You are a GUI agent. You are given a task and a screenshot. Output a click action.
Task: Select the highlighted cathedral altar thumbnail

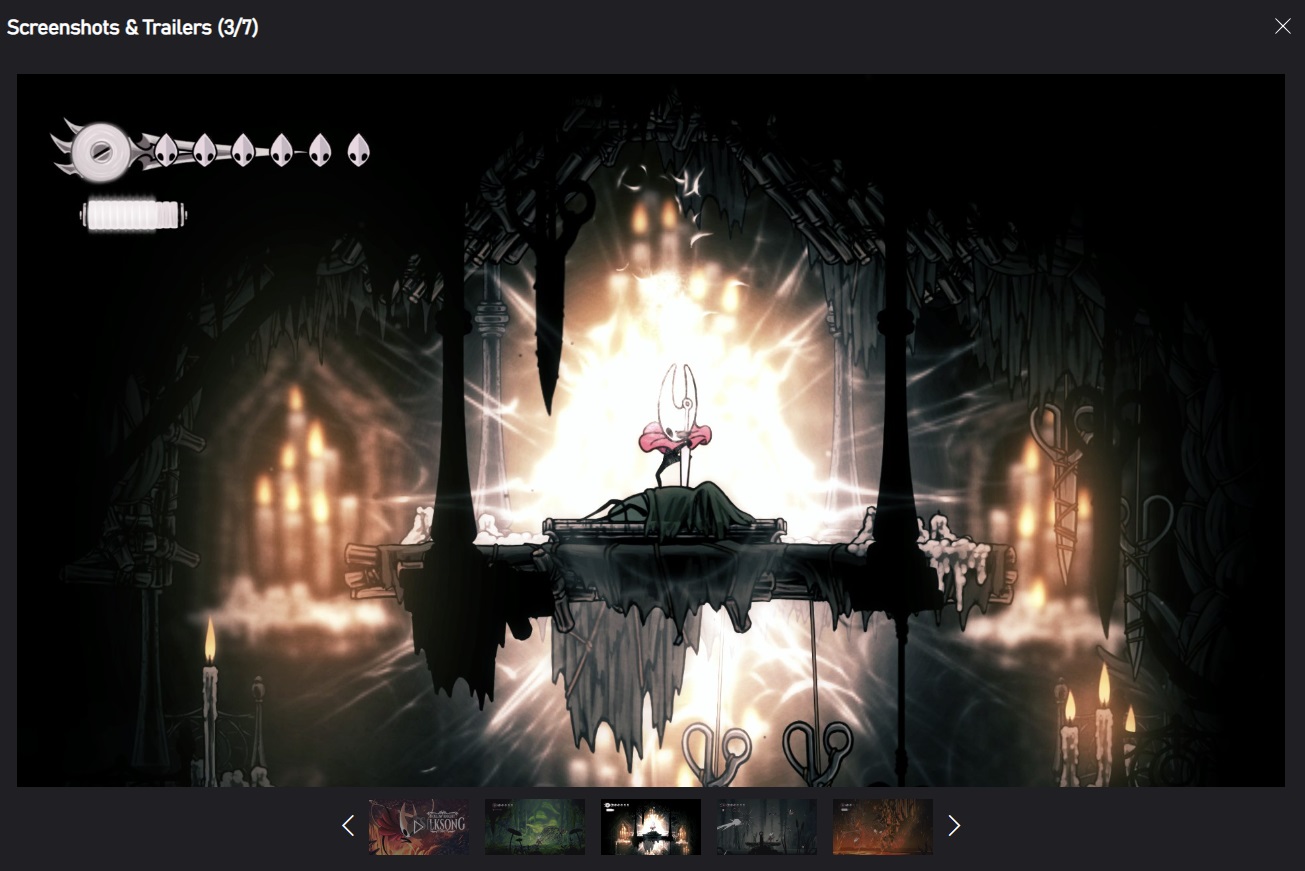coord(650,827)
